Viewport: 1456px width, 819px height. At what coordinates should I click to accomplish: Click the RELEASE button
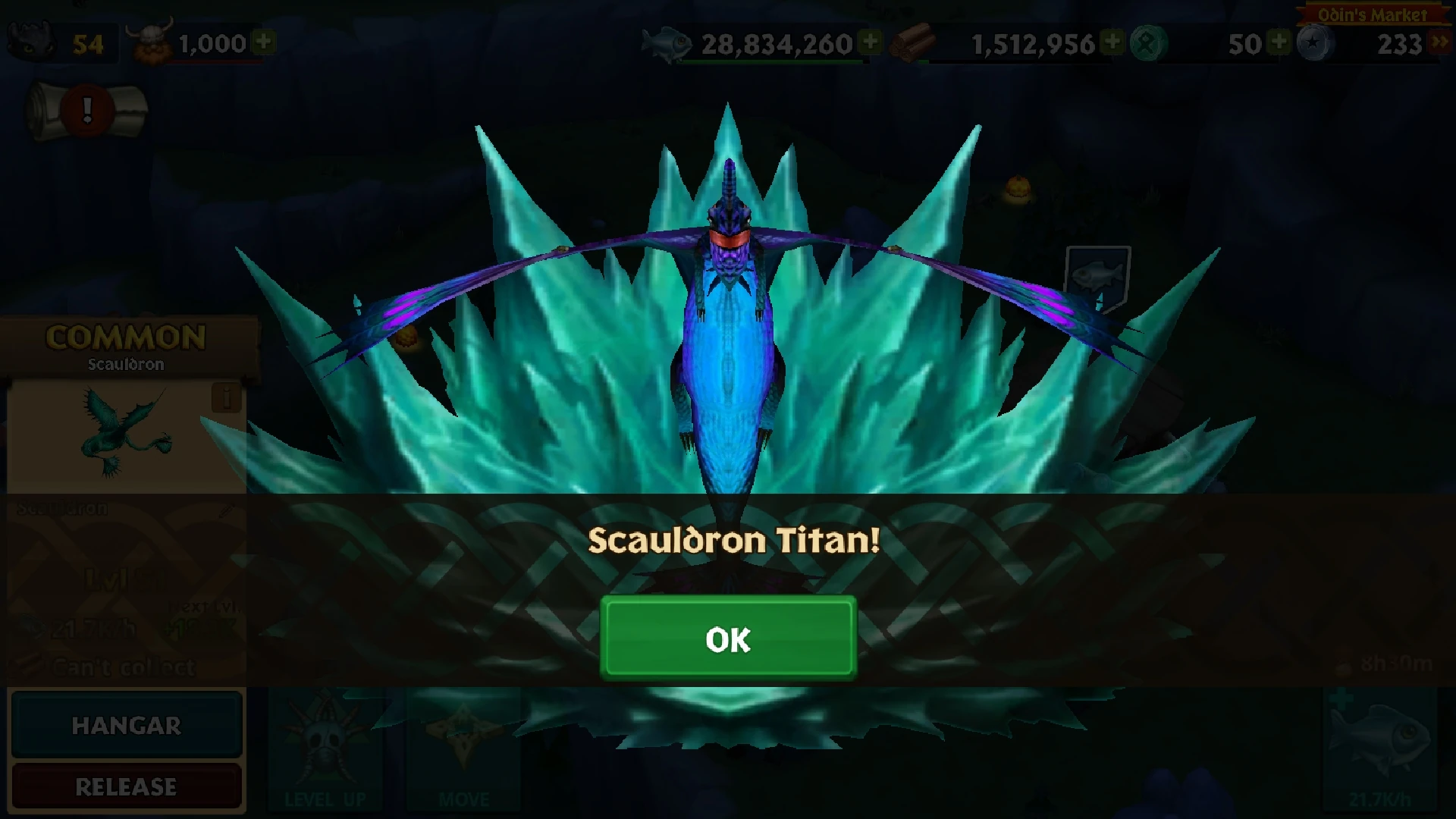tap(126, 786)
